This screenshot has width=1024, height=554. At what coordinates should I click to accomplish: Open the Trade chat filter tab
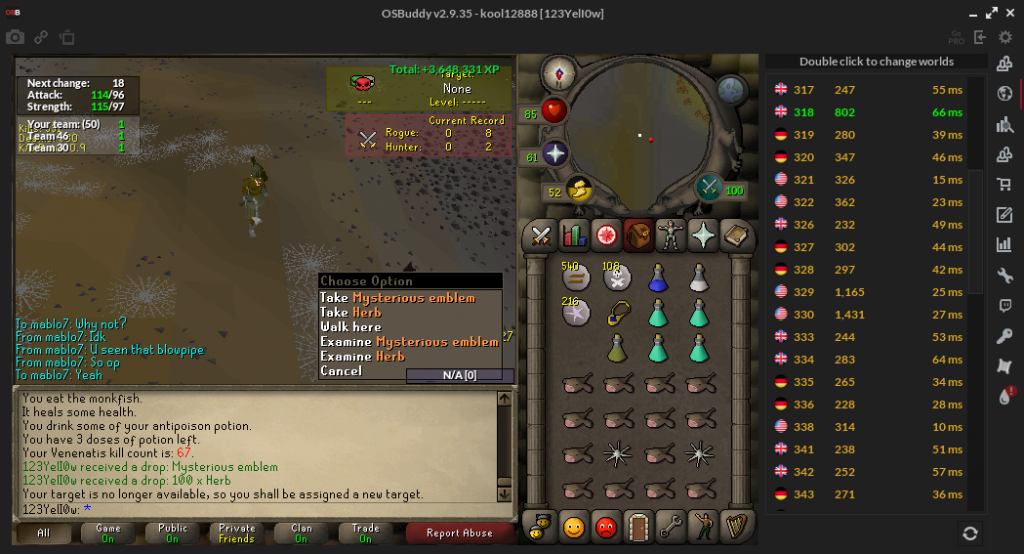(x=365, y=533)
